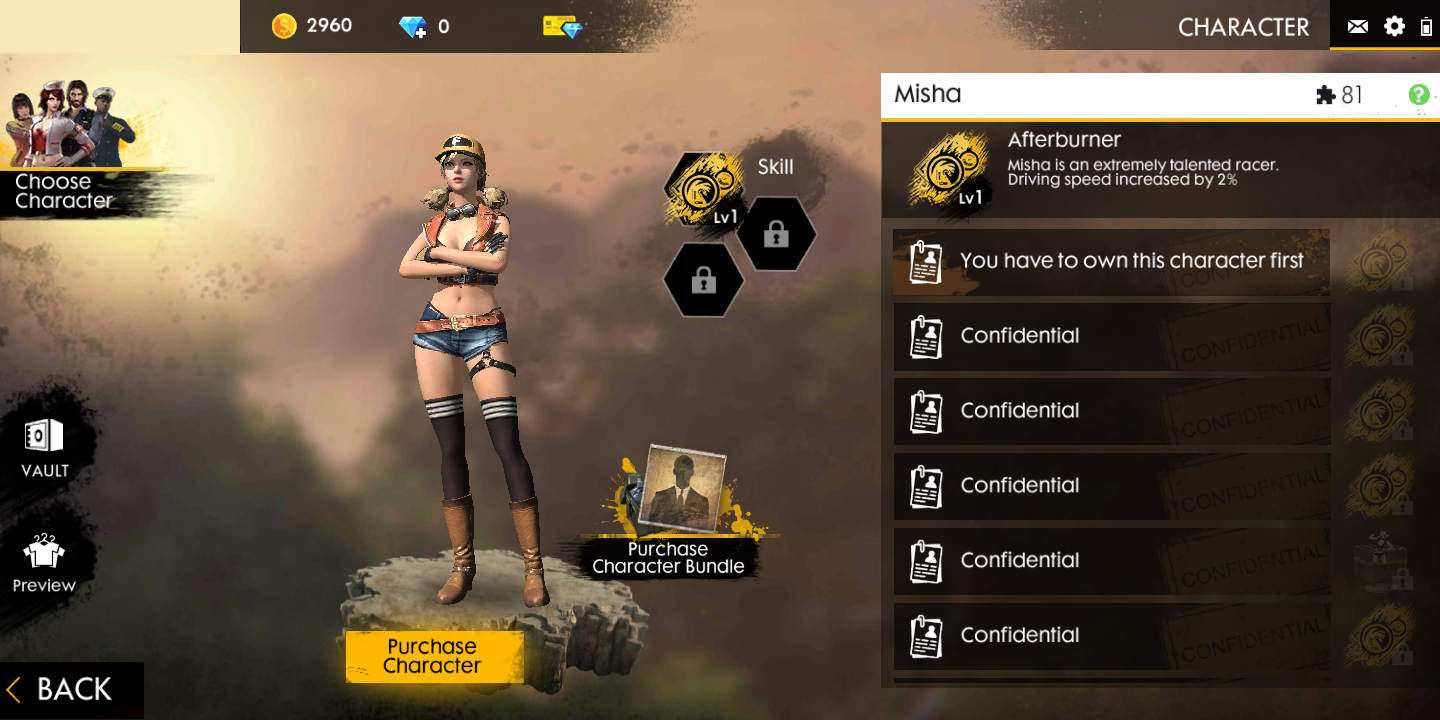Open the first Confidential entry

[1110, 336]
